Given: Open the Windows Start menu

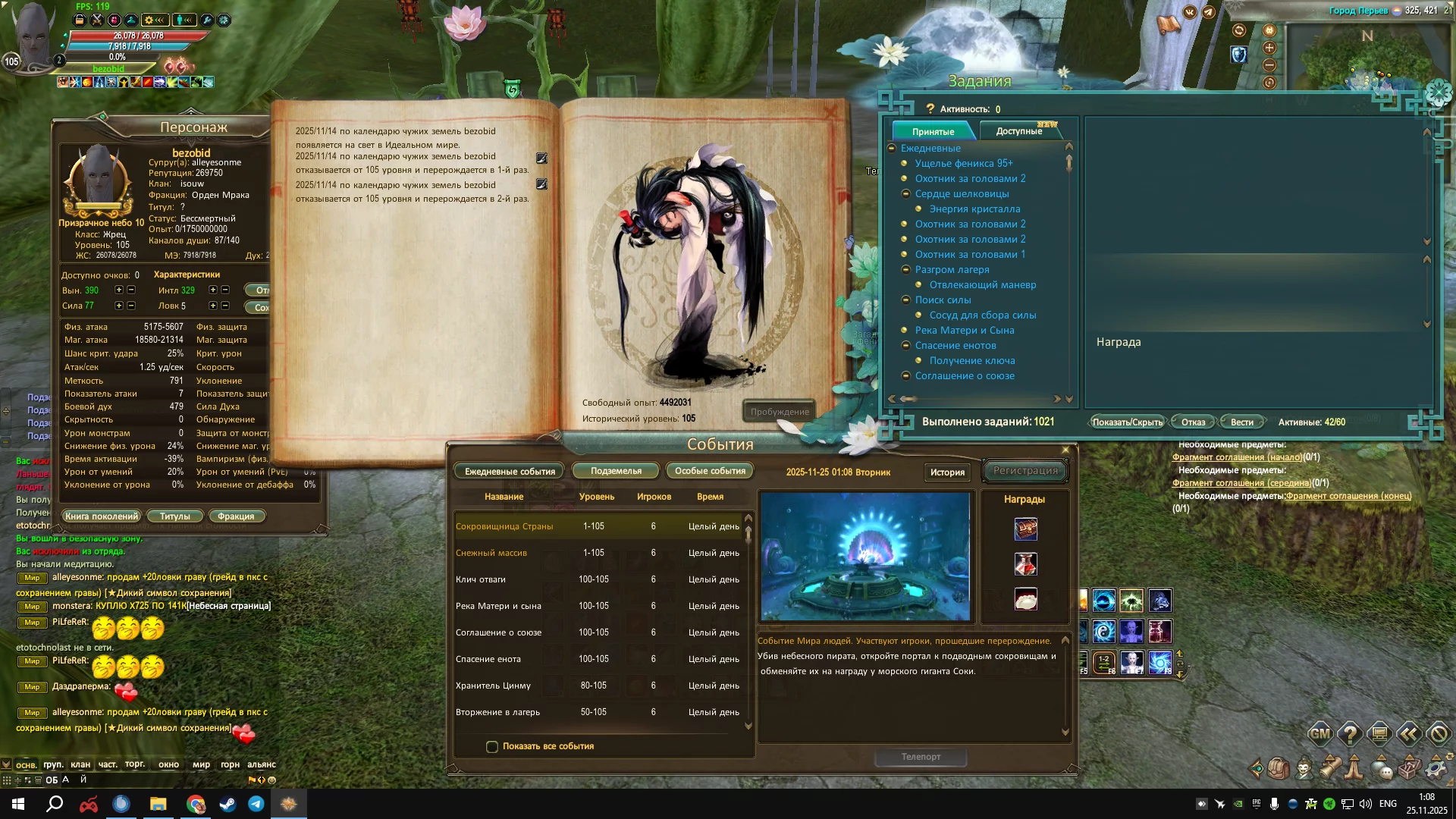Looking at the screenshot, I should (x=18, y=804).
